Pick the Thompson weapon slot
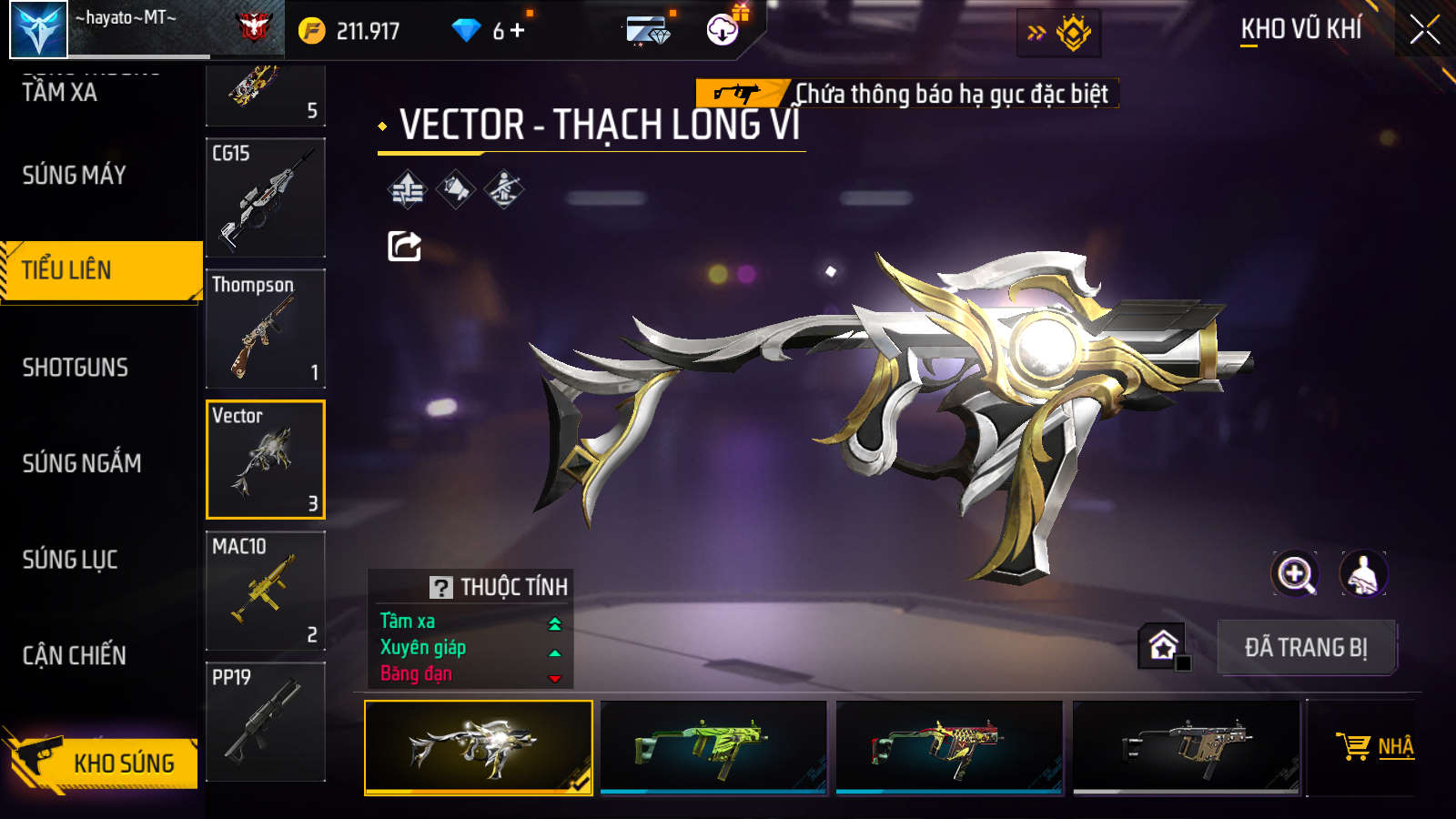1456x819 pixels. point(265,329)
